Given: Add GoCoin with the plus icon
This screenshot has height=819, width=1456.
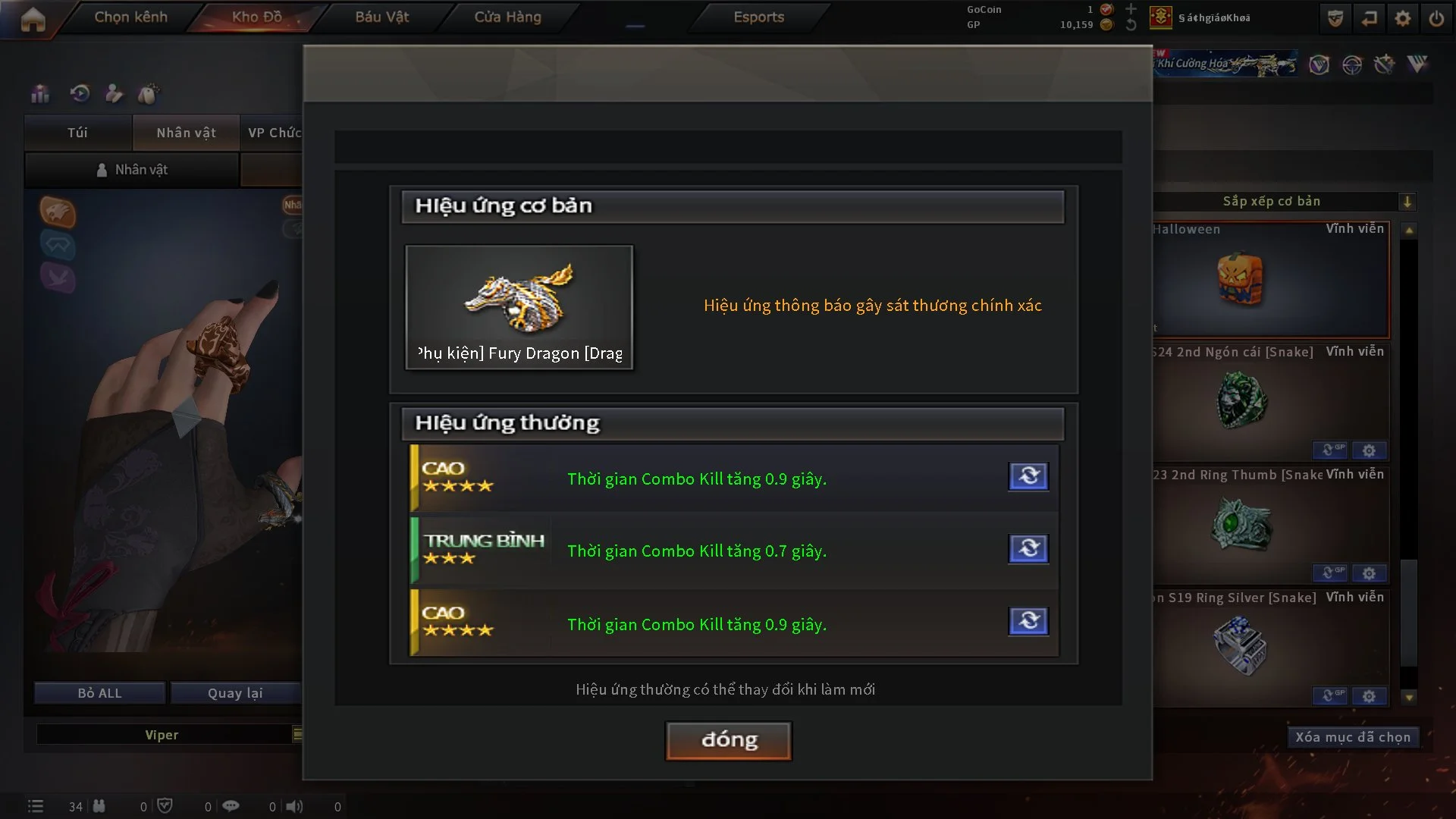Looking at the screenshot, I should 1131,9.
